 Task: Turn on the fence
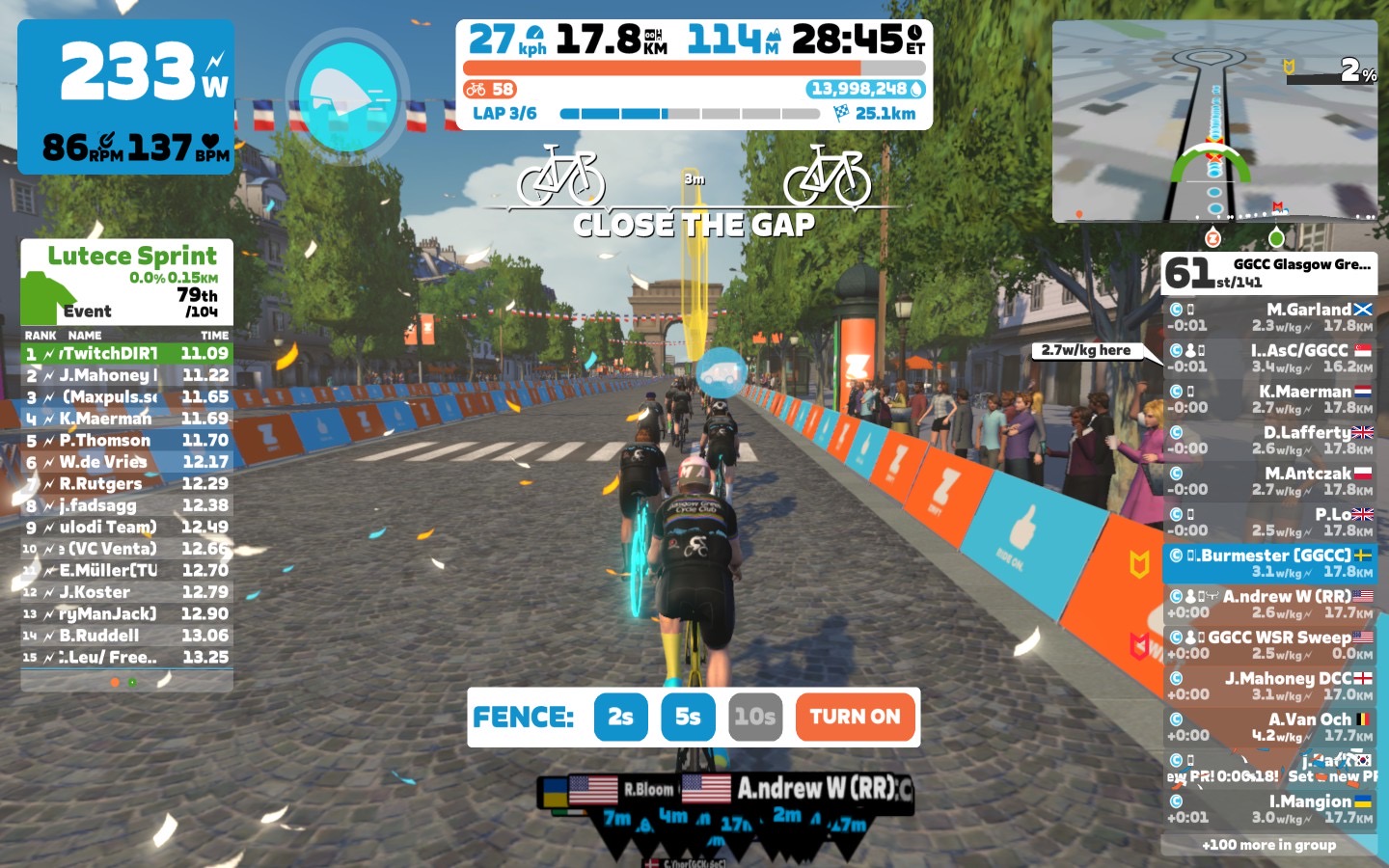[x=855, y=717]
